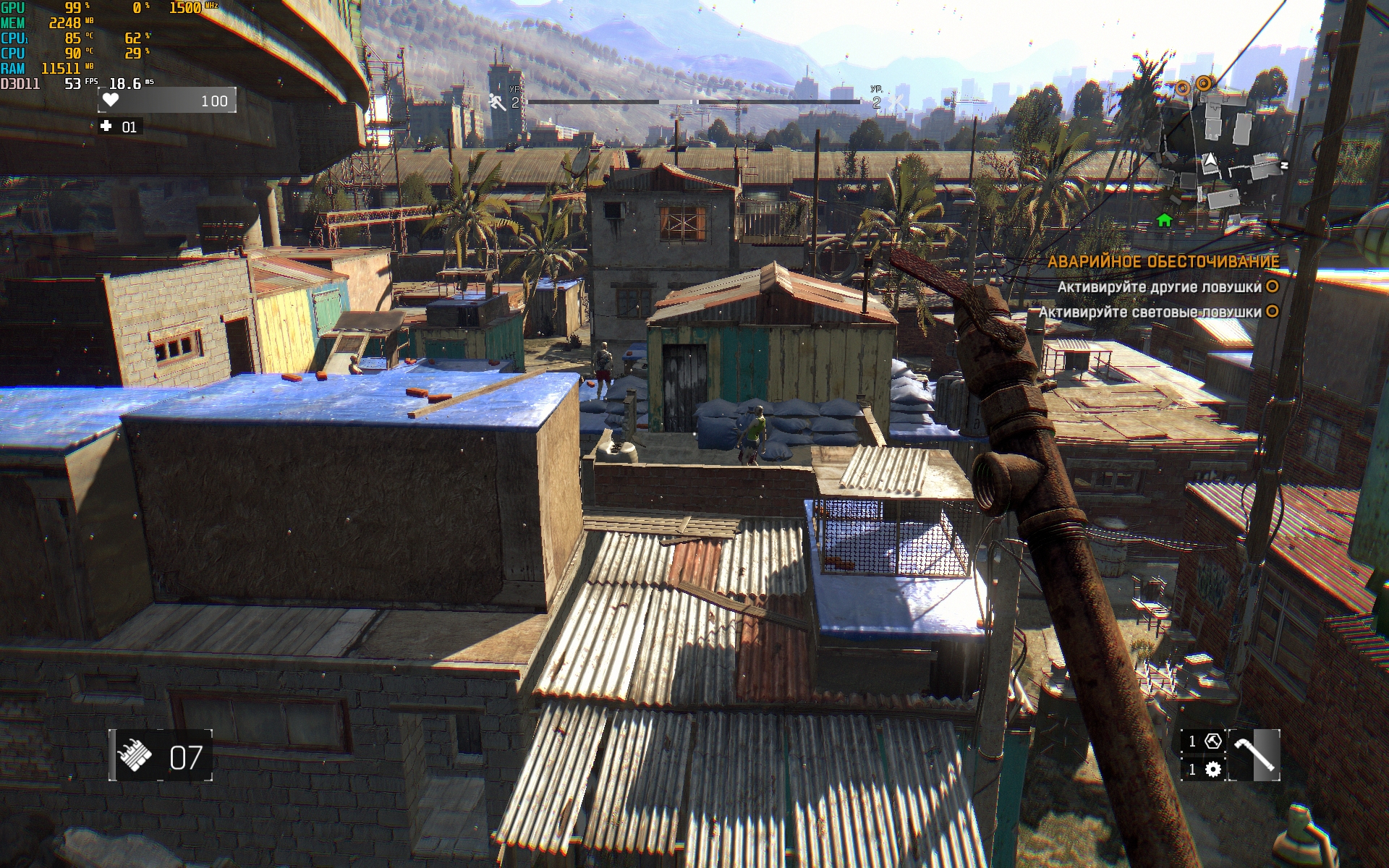Select the АВАРИЙНОЕ ОБЕСТОЧИВАНИЕ quest title

1163,262
